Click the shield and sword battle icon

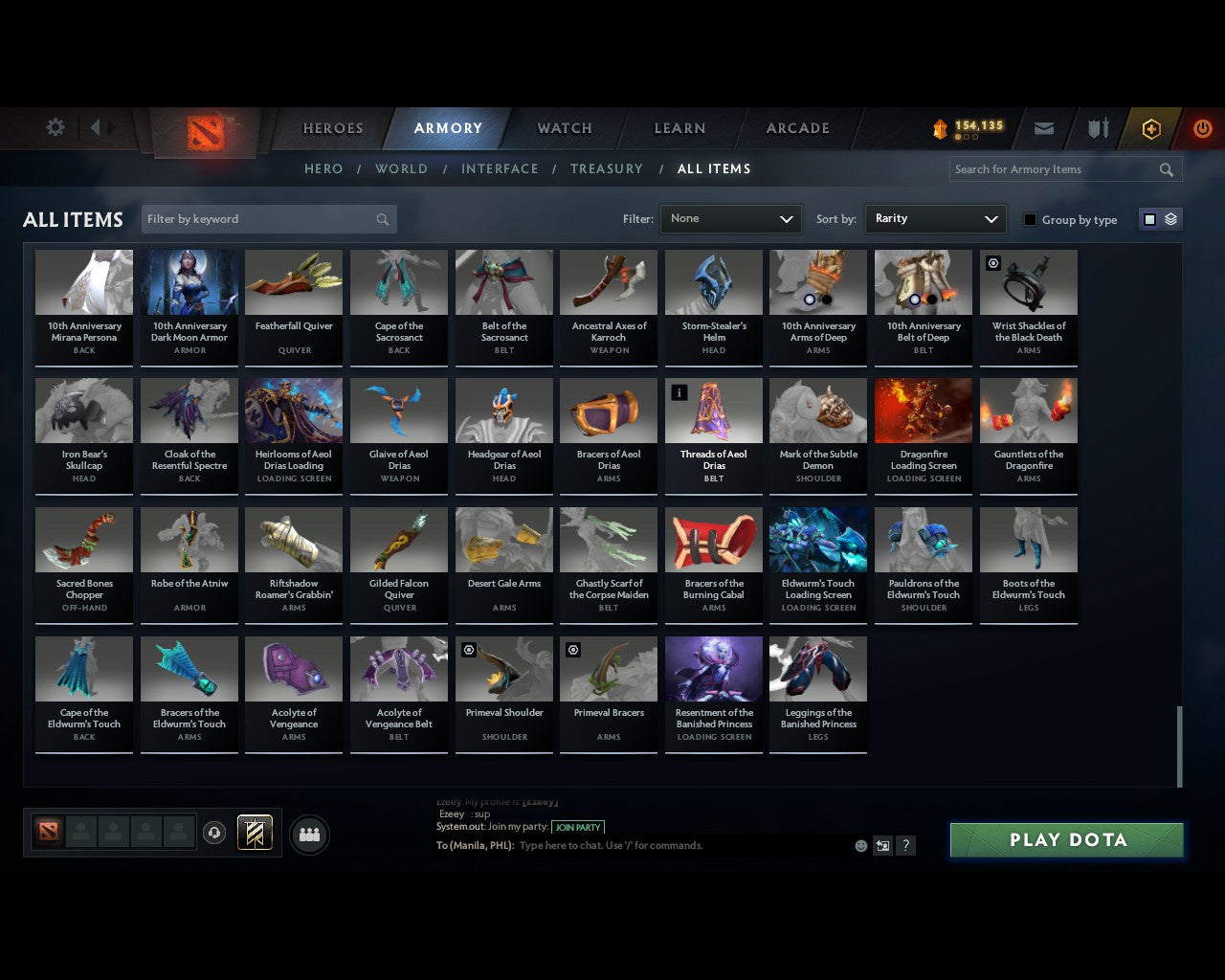click(x=1097, y=127)
